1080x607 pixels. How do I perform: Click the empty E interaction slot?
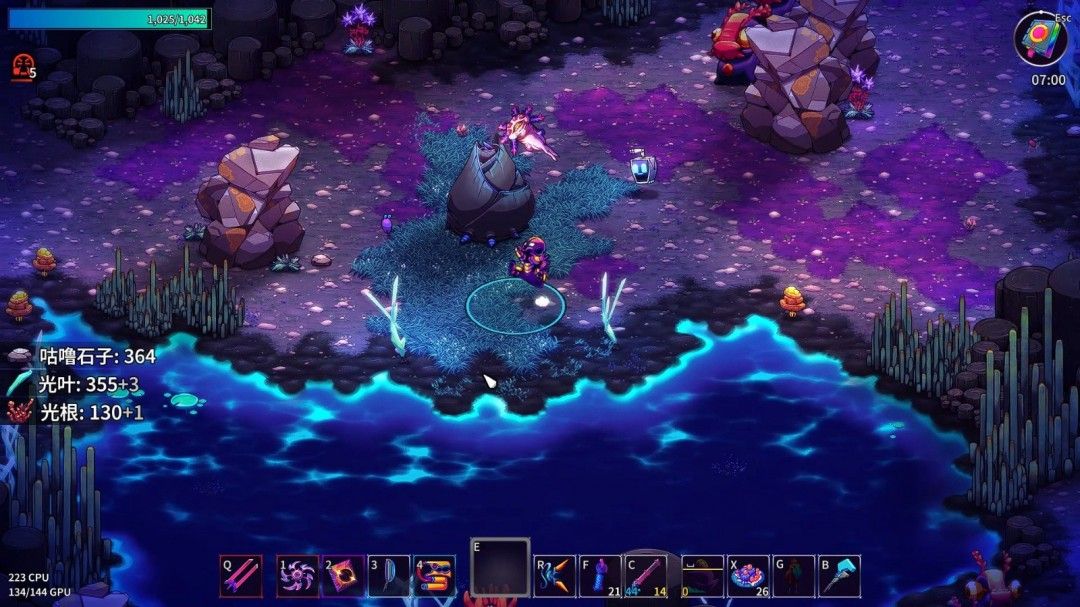point(500,568)
